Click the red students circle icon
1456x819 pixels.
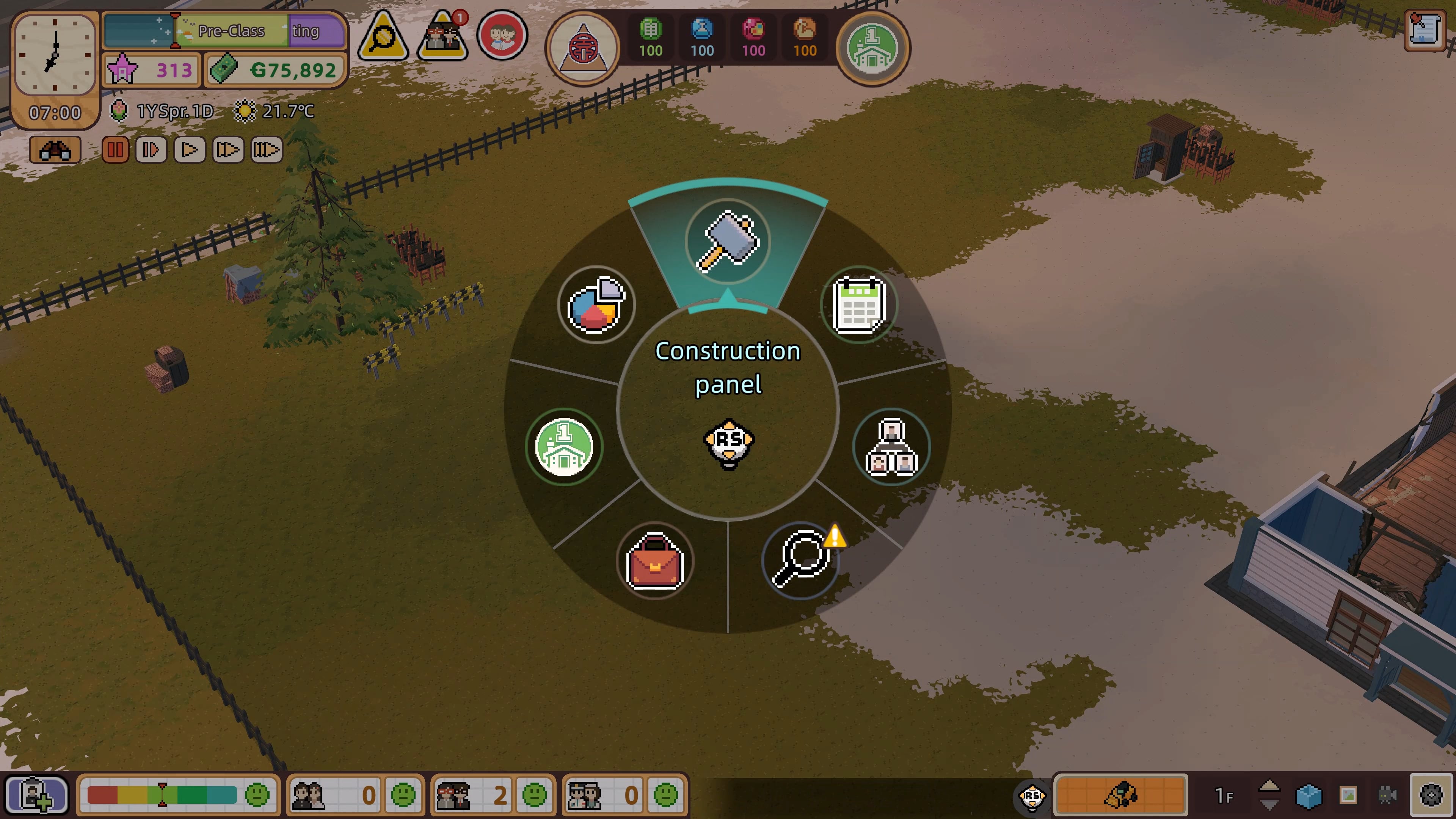coord(502,35)
